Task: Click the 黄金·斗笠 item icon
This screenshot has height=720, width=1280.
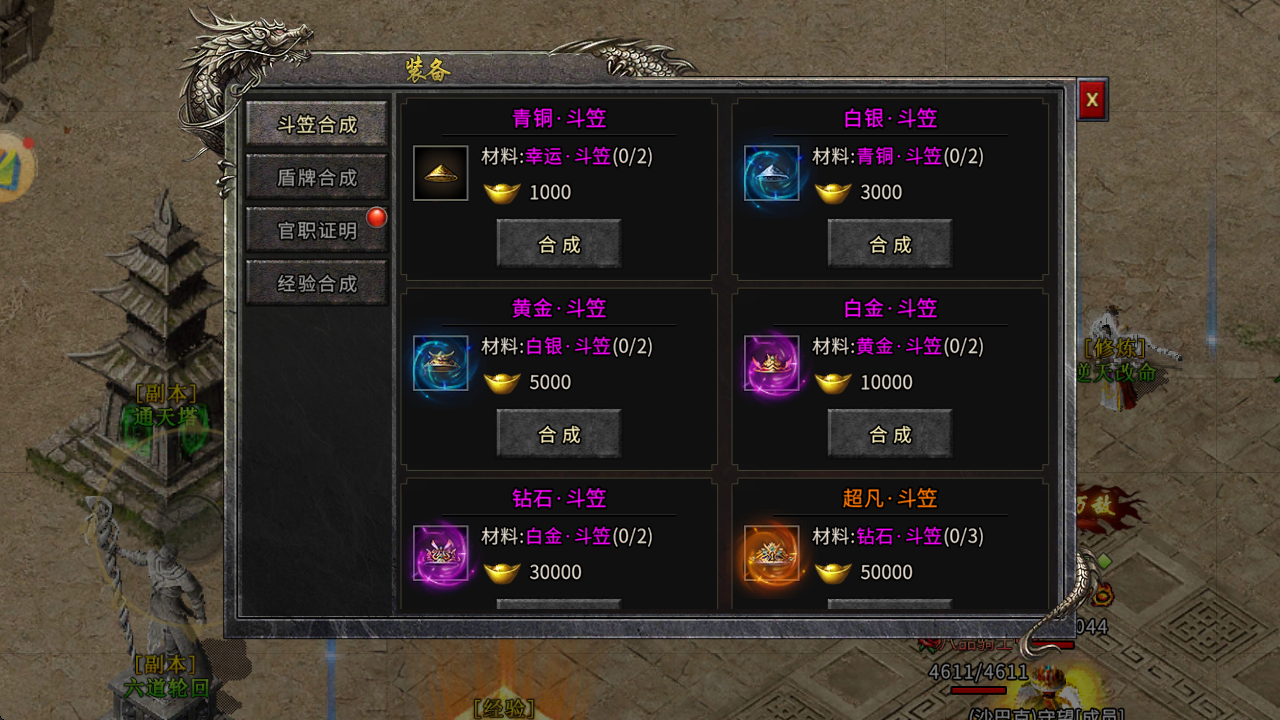Action: click(x=440, y=362)
